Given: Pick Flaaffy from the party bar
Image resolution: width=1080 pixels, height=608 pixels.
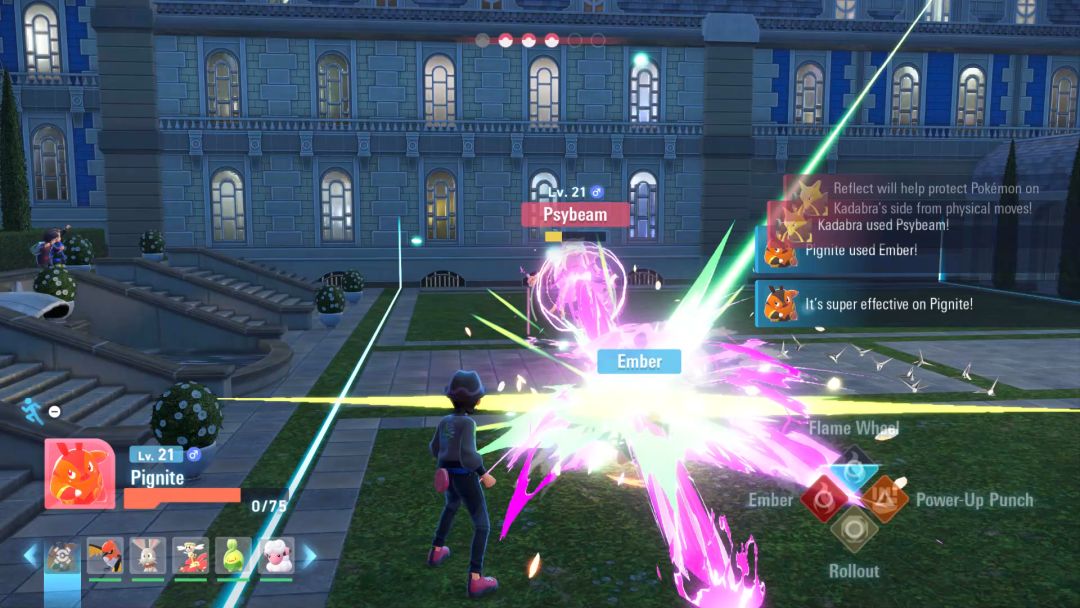Looking at the screenshot, I should [276, 555].
